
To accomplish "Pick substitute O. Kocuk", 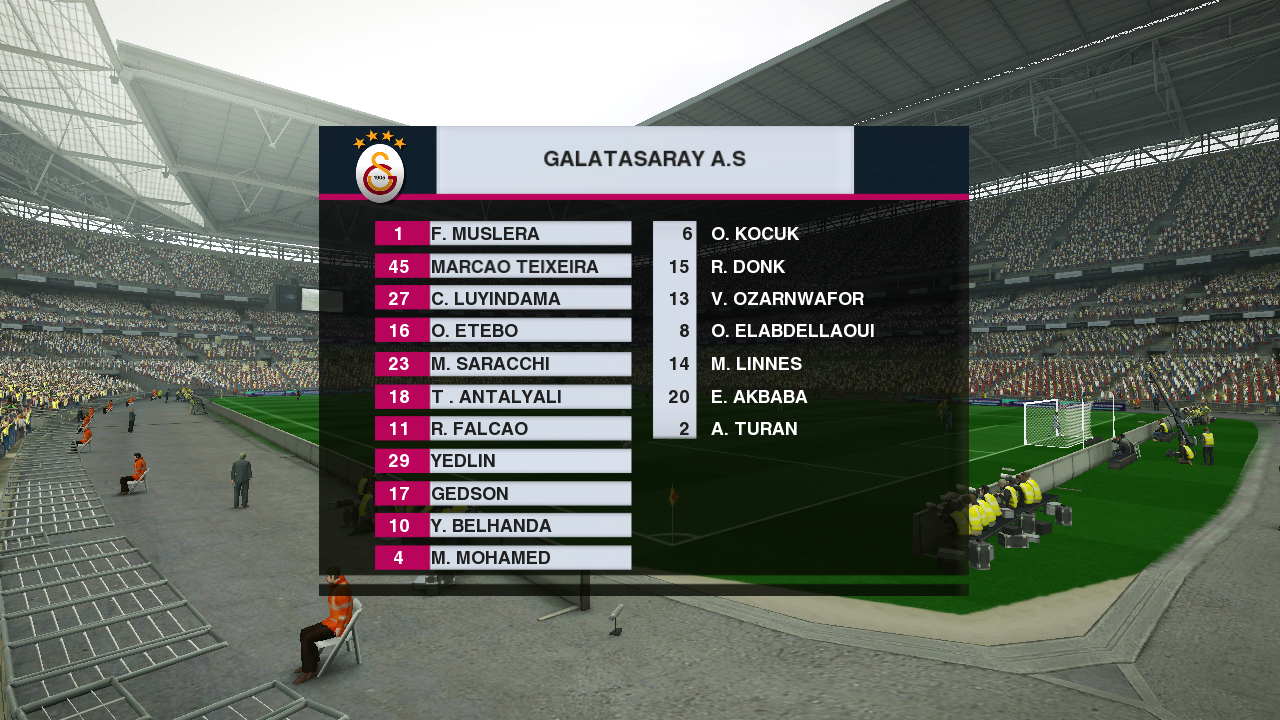I will coord(754,234).
